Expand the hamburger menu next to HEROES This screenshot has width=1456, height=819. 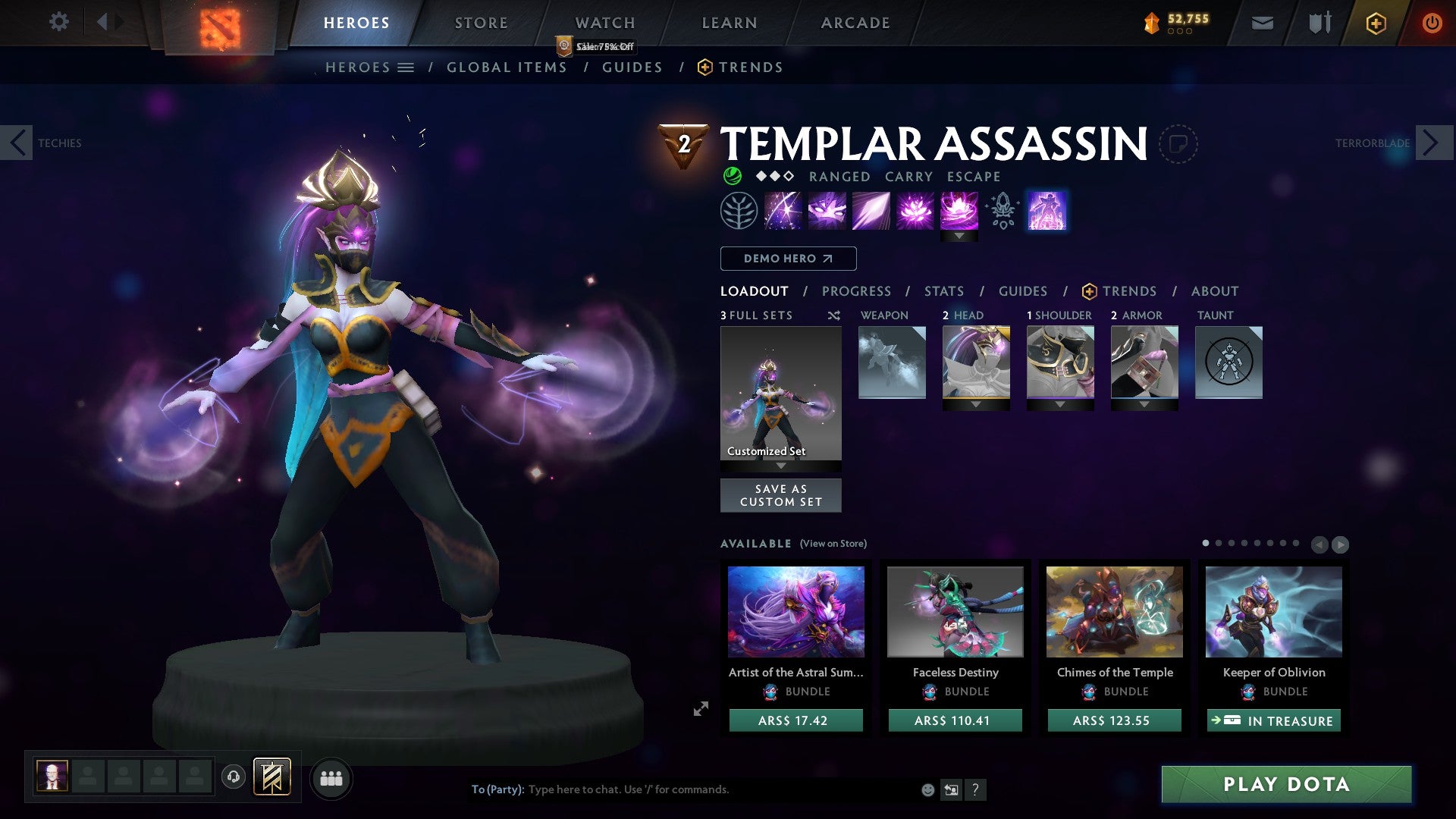pos(406,67)
